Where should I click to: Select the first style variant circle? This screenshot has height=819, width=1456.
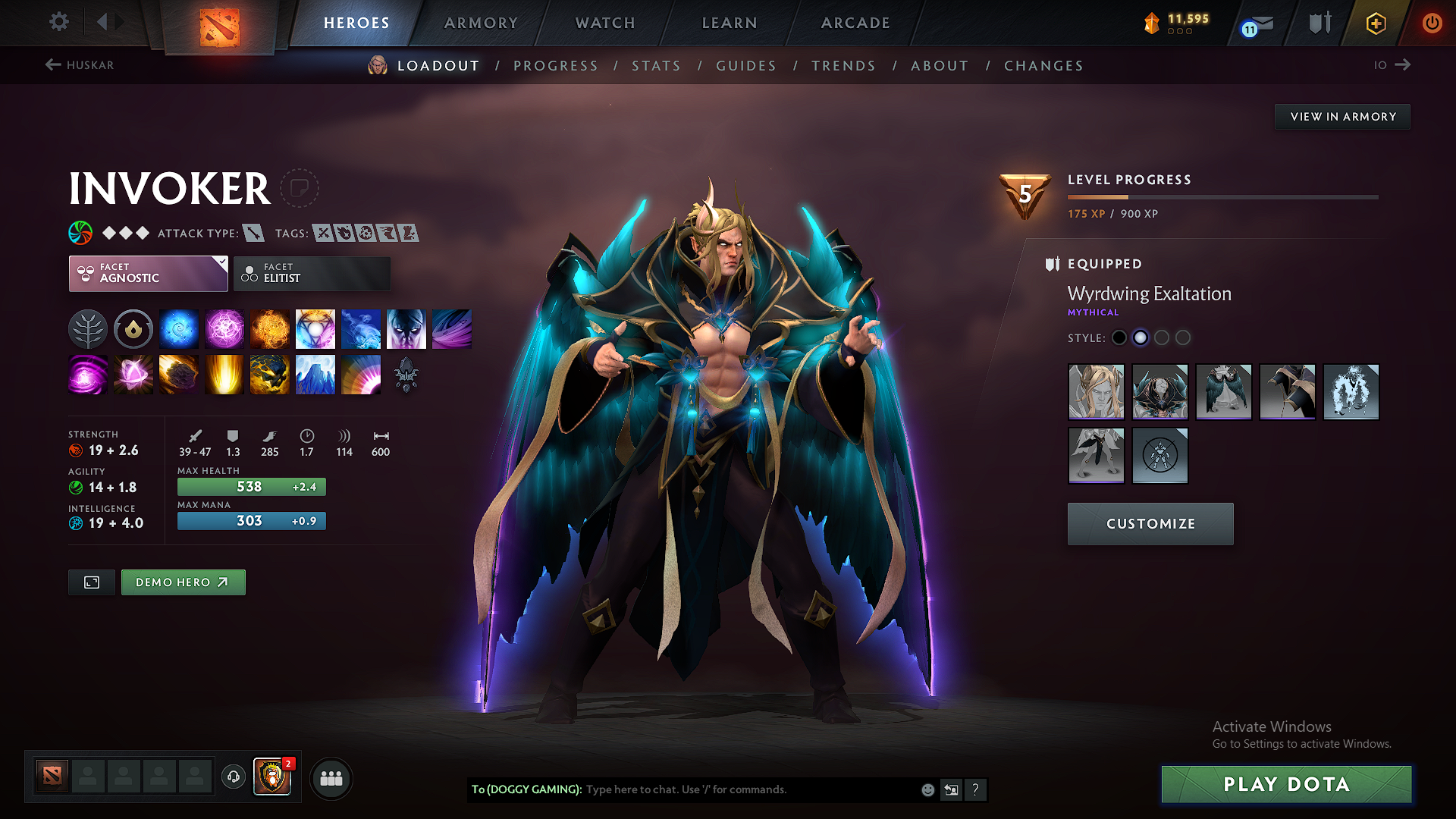[x=1119, y=337]
